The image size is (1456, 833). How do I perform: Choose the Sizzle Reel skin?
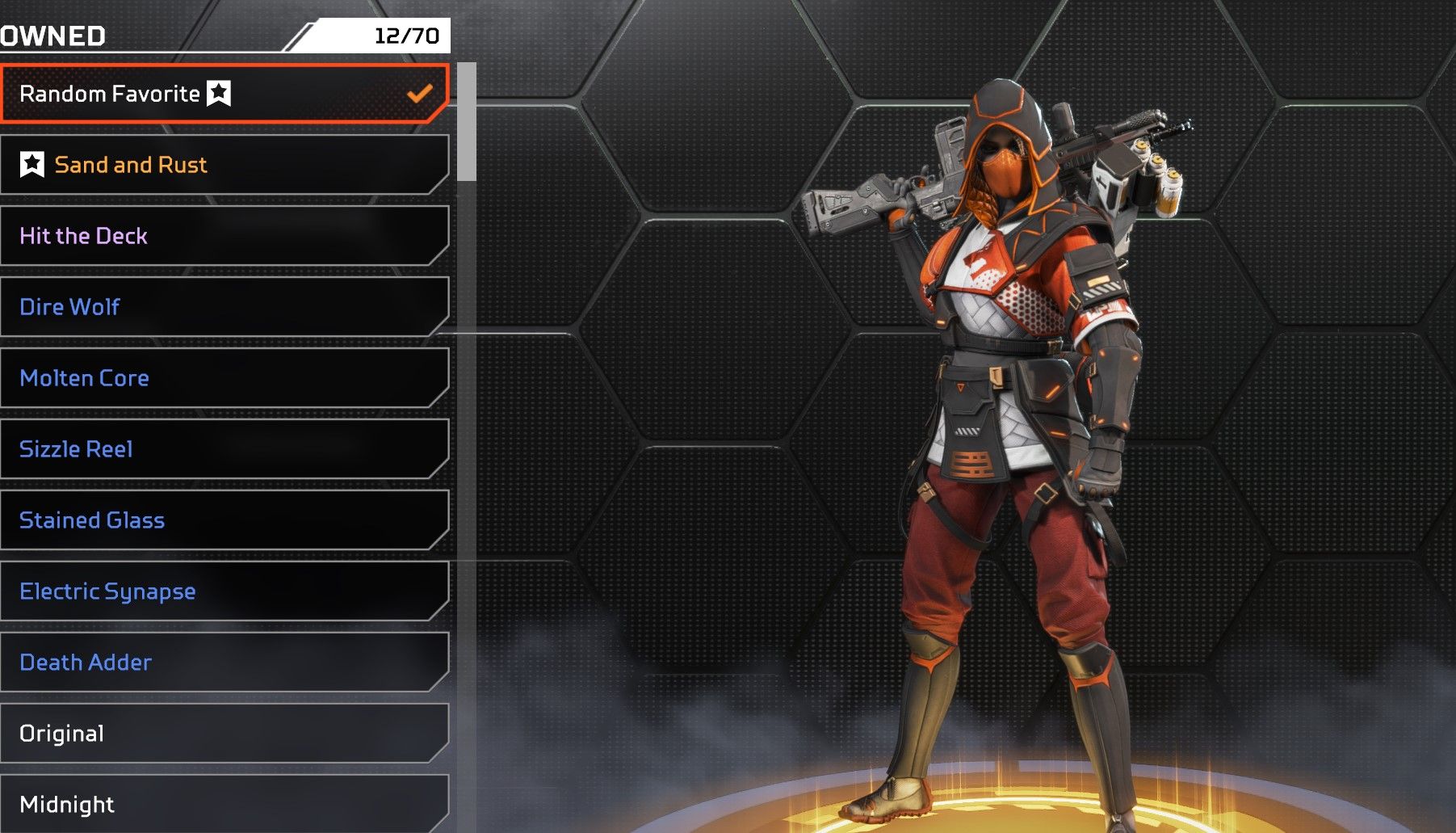224,449
